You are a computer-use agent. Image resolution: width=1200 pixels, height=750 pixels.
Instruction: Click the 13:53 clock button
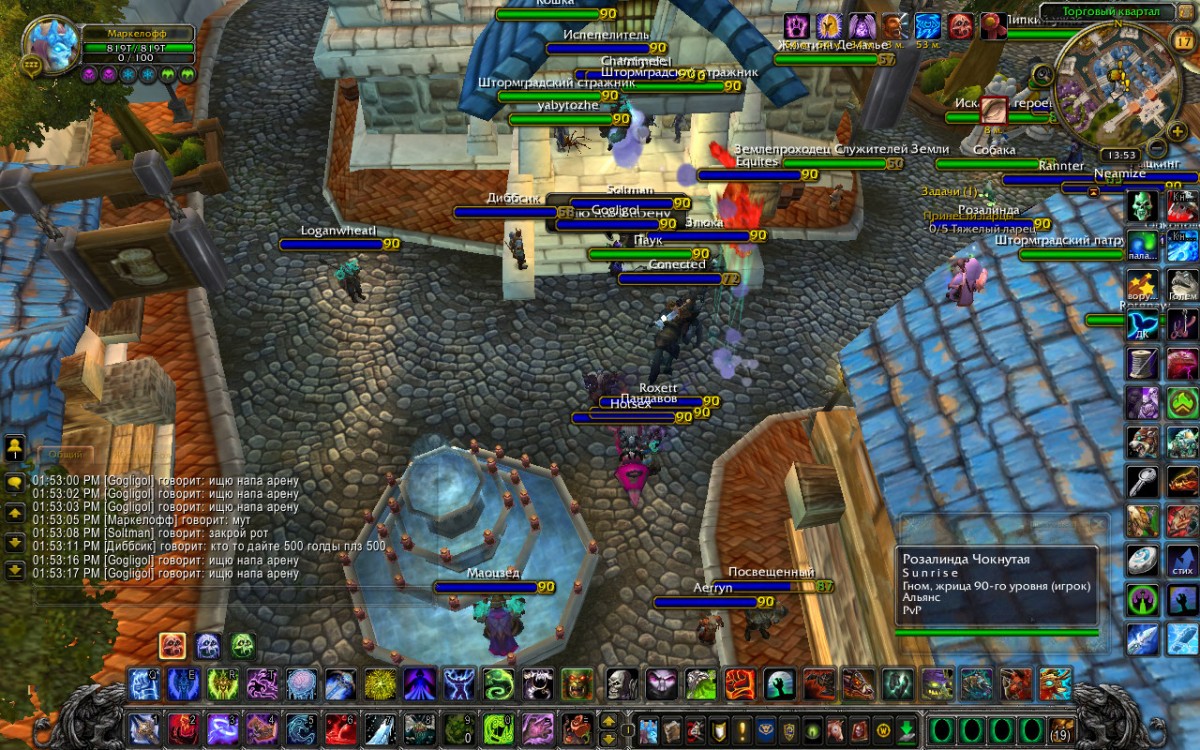click(x=1120, y=155)
